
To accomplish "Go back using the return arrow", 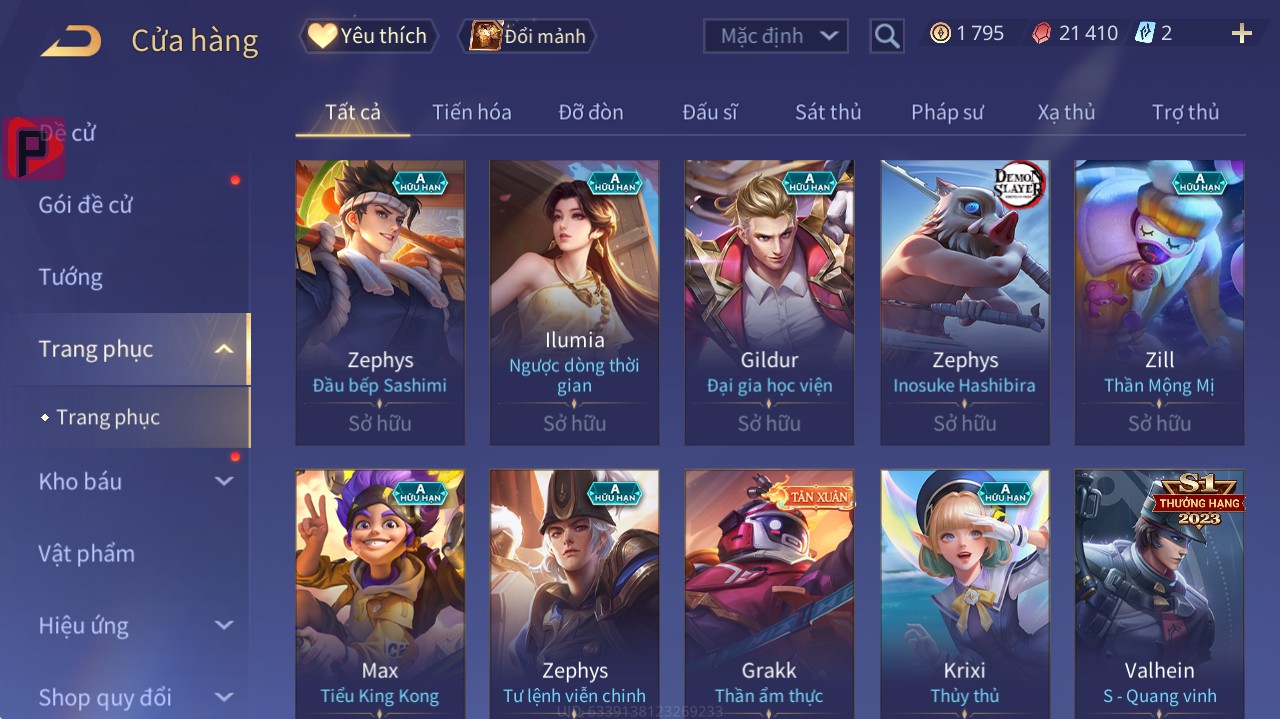I will (71, 41).
